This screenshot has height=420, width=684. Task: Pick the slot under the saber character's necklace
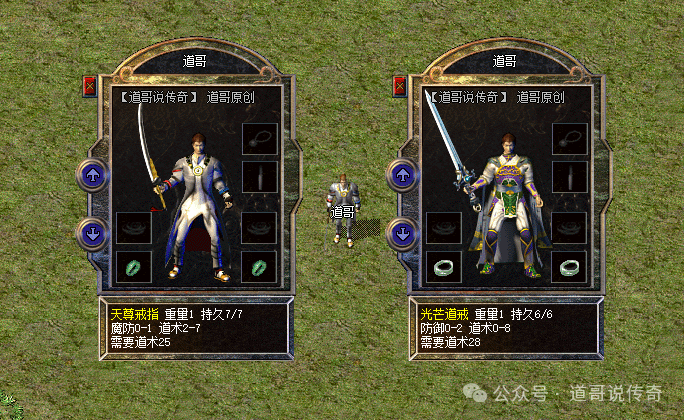pyautogui.click(x=259, y=177)
